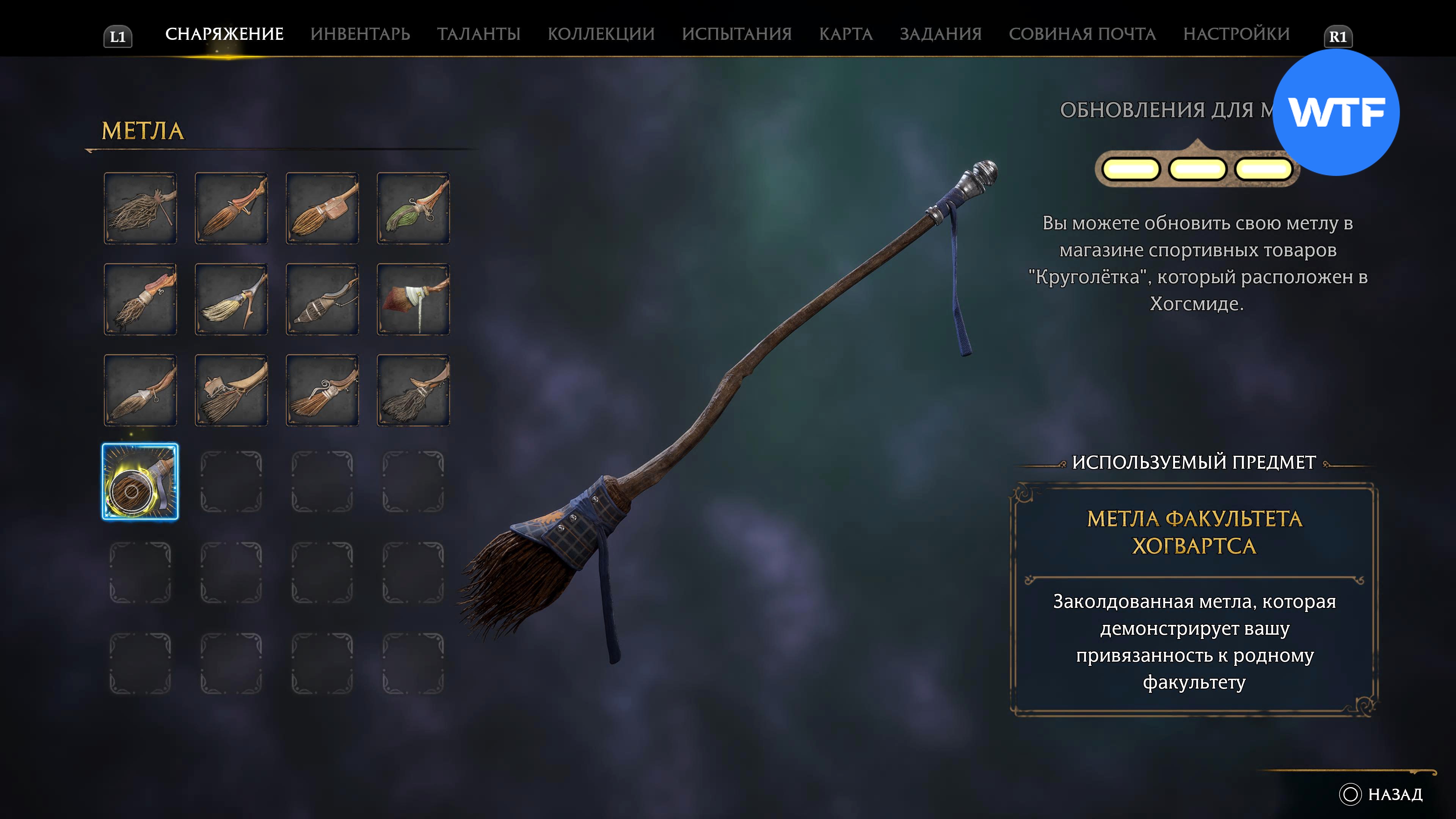Go to the Настройки tab
Viewport: 1456px width, 819px height.
point(1236,34)
